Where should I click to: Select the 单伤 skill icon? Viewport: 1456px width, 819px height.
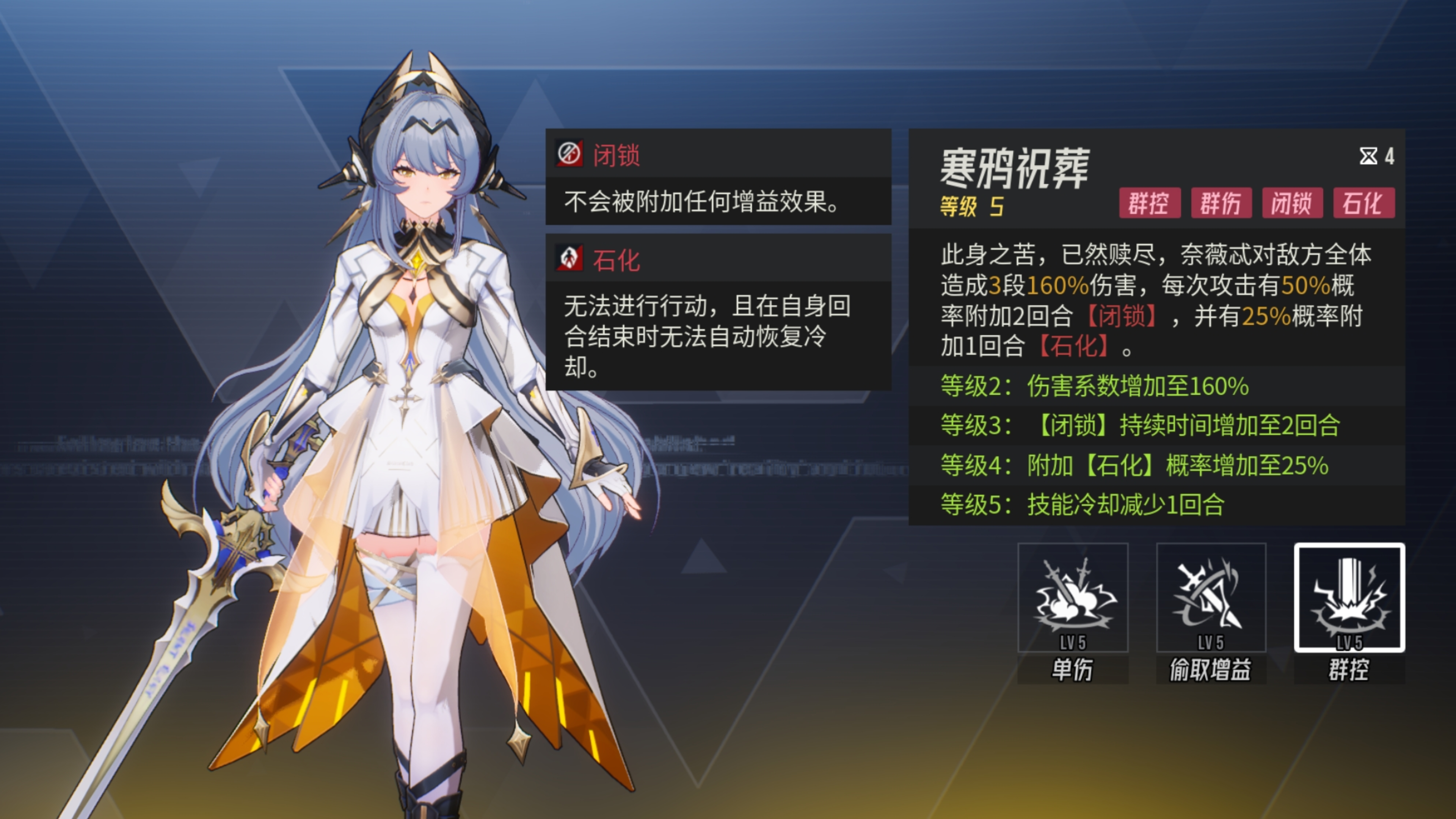(x=1074, y=599)
